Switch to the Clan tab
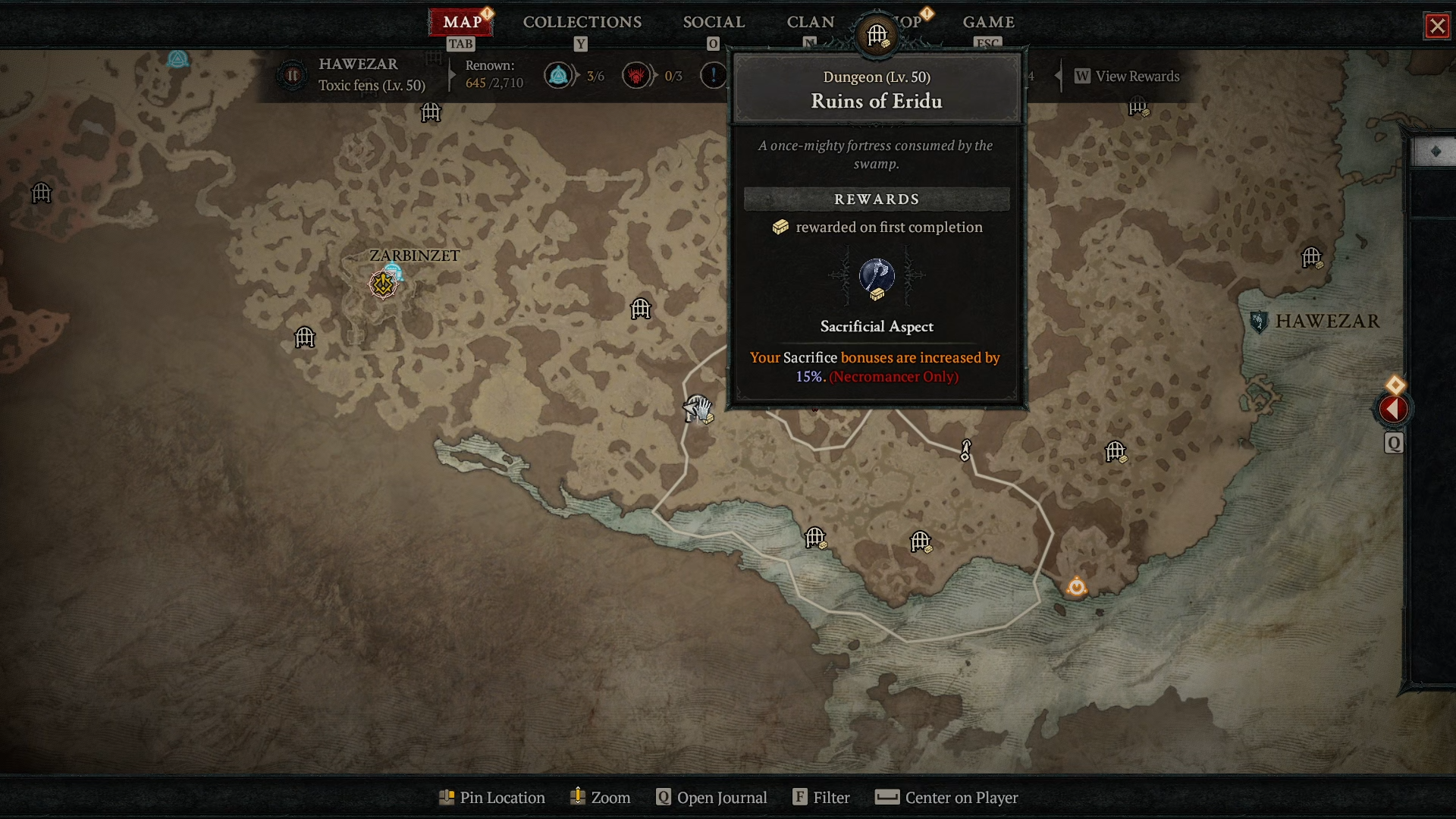The image size is (1456, 819). click(x=810, y=22)
